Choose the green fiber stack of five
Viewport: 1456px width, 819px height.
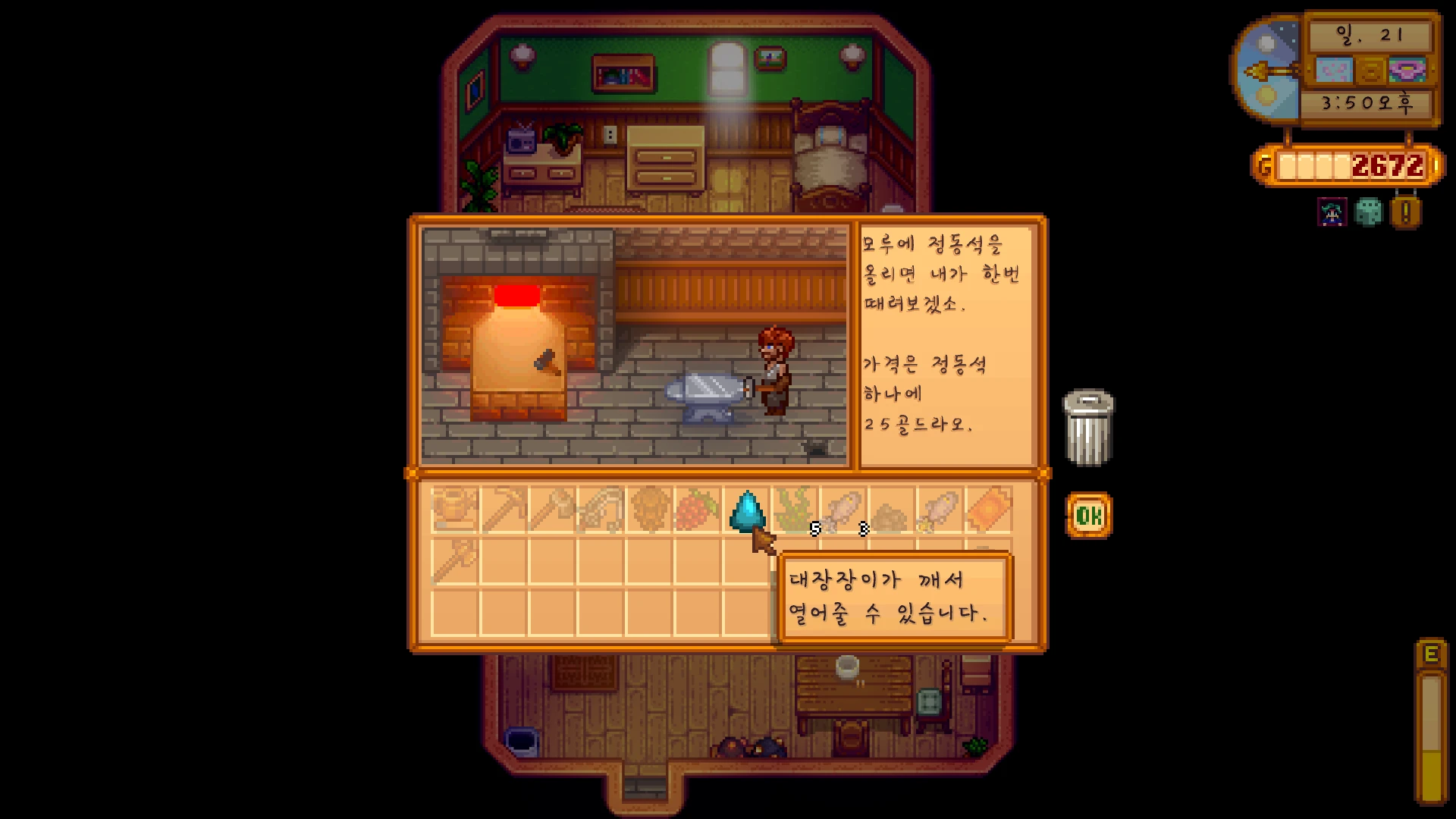click(795, 510)
